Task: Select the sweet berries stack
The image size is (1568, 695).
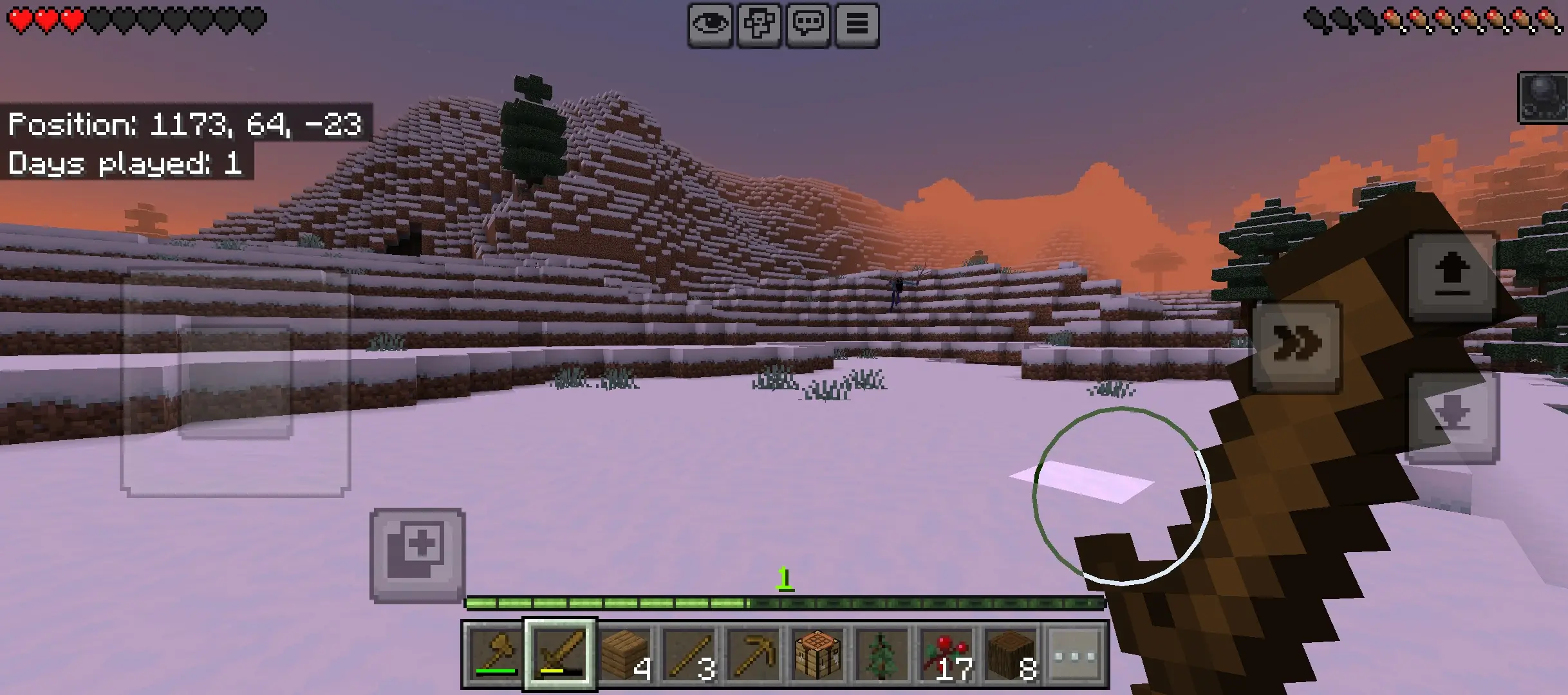Action: (x=947, y=654)
